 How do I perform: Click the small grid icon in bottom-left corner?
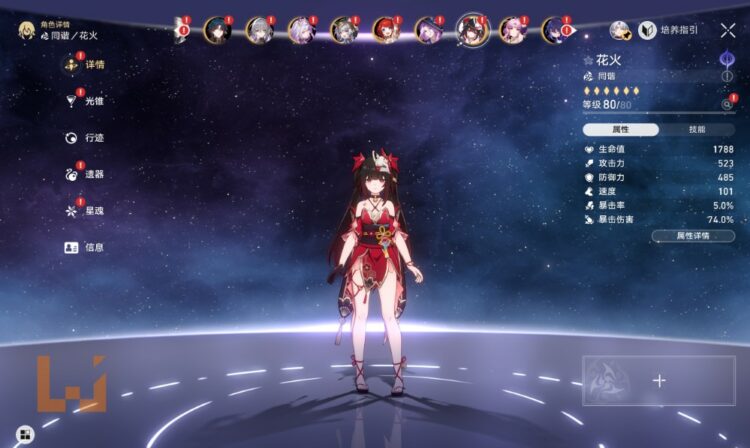pyautogui.click(x=24, y=433)
